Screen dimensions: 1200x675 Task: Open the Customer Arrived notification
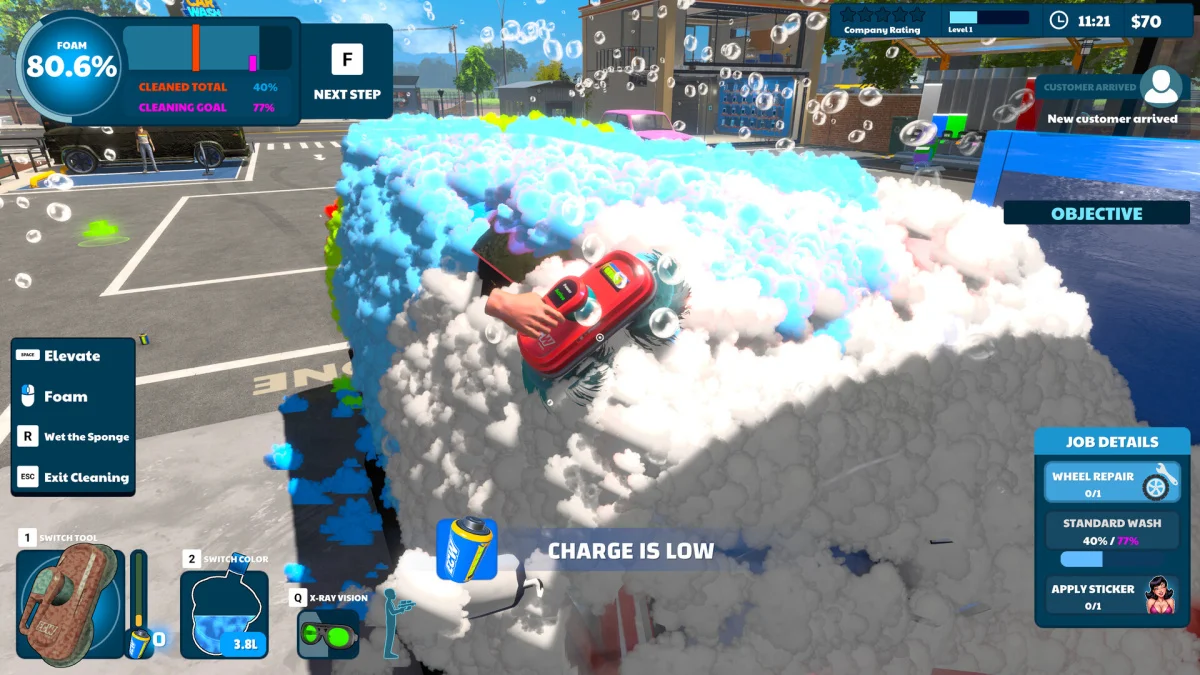pos(1113,101)
